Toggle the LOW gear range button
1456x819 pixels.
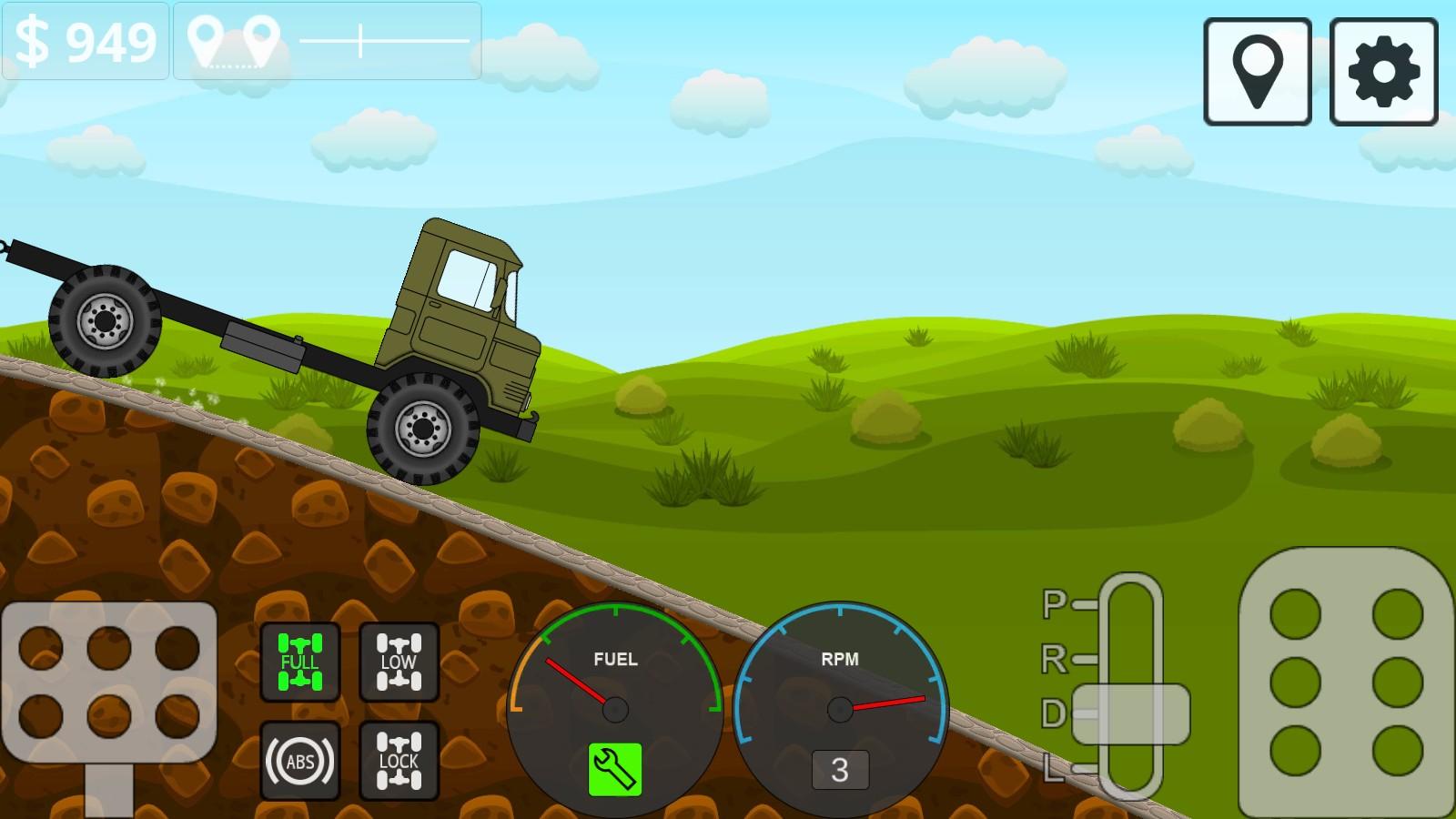pyautogui.click(x=399, y=662)
